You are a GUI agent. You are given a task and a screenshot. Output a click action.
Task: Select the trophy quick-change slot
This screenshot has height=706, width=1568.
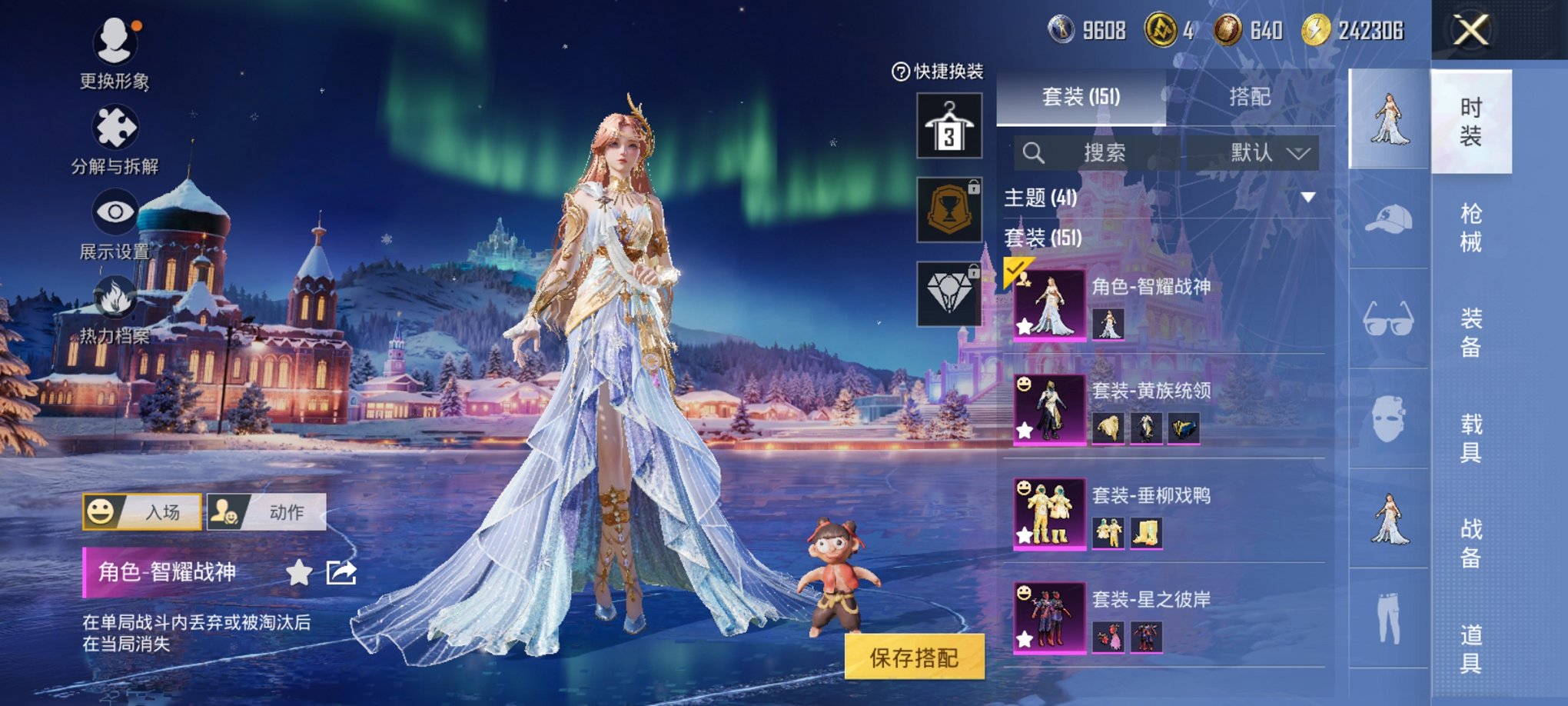951,209
